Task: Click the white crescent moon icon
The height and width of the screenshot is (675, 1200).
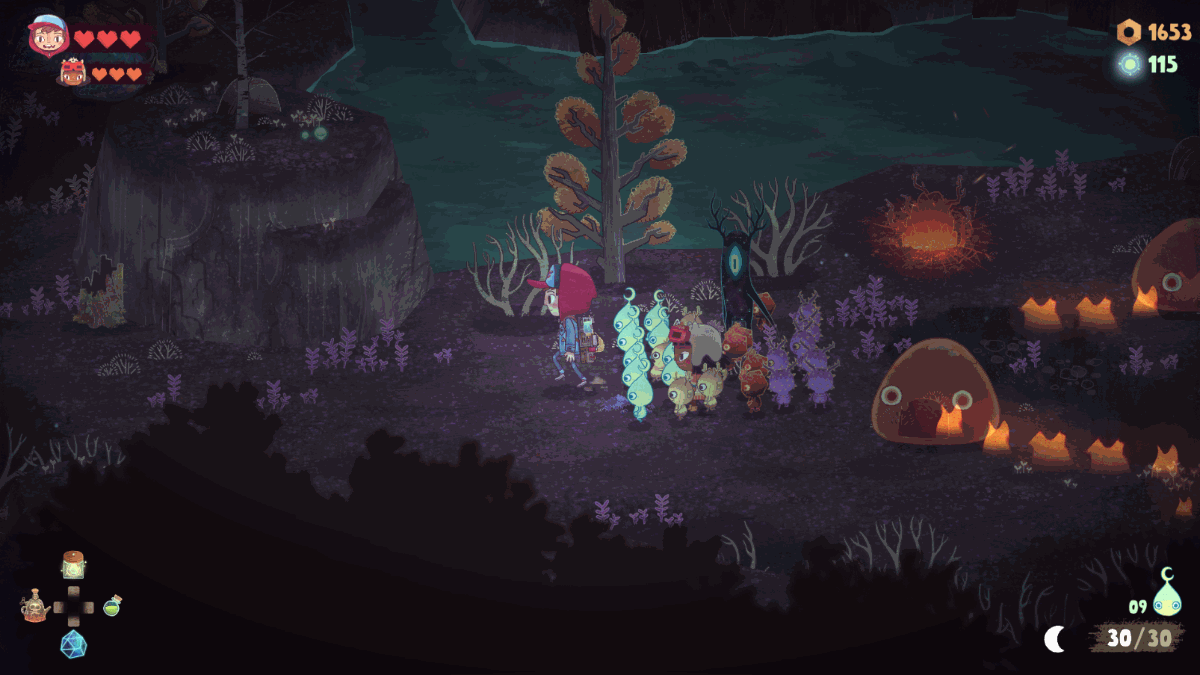Action: 1055,638
